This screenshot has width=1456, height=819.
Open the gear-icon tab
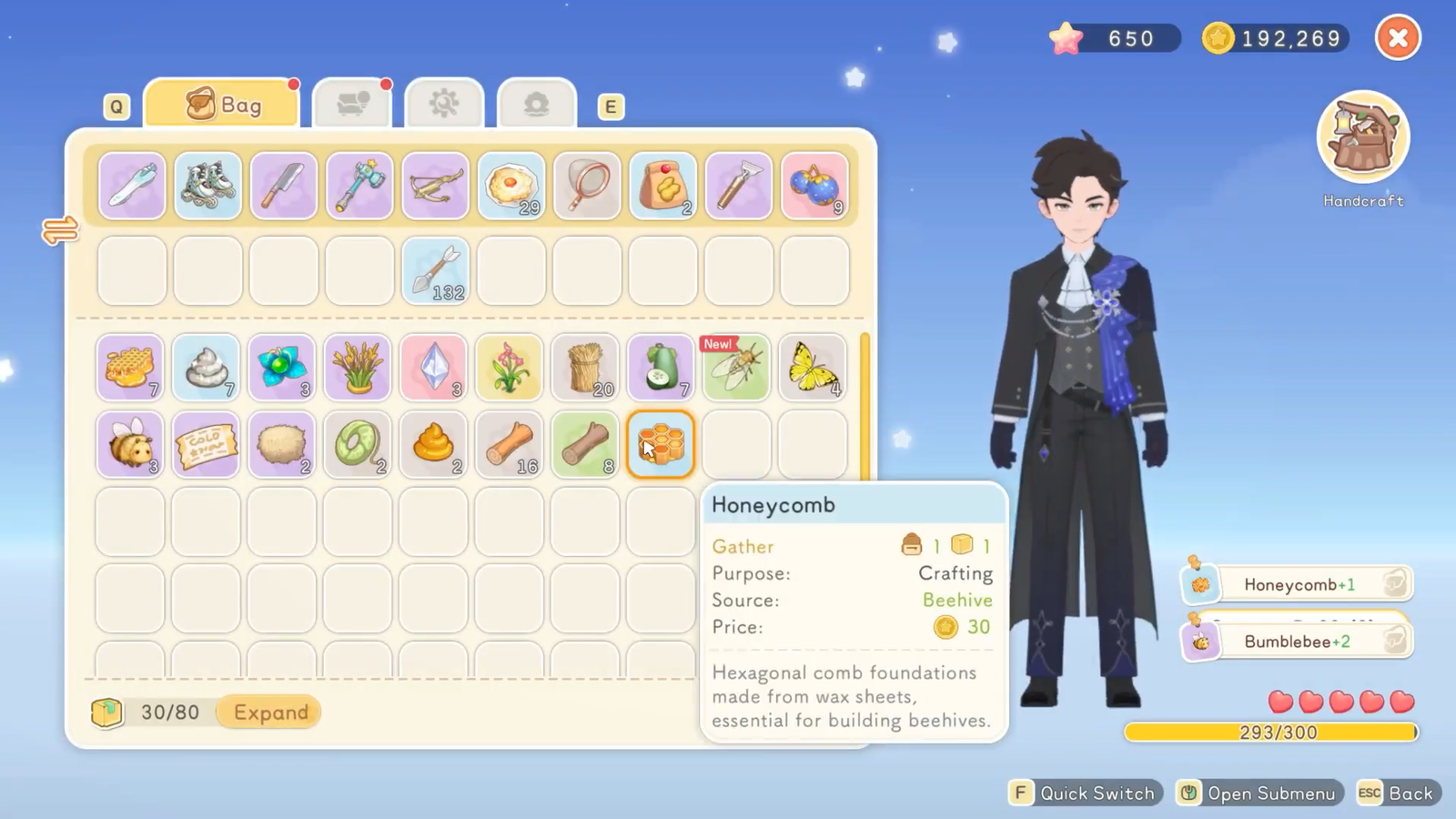pyautogui.click(x=444, y=104)
